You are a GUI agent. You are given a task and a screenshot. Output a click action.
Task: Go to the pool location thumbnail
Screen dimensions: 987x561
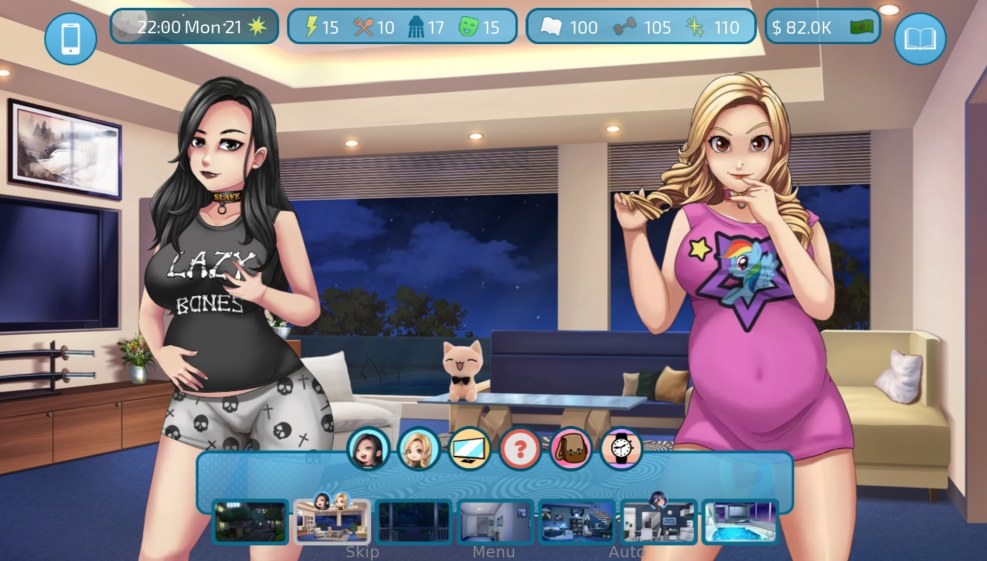[x=740, y=521]
